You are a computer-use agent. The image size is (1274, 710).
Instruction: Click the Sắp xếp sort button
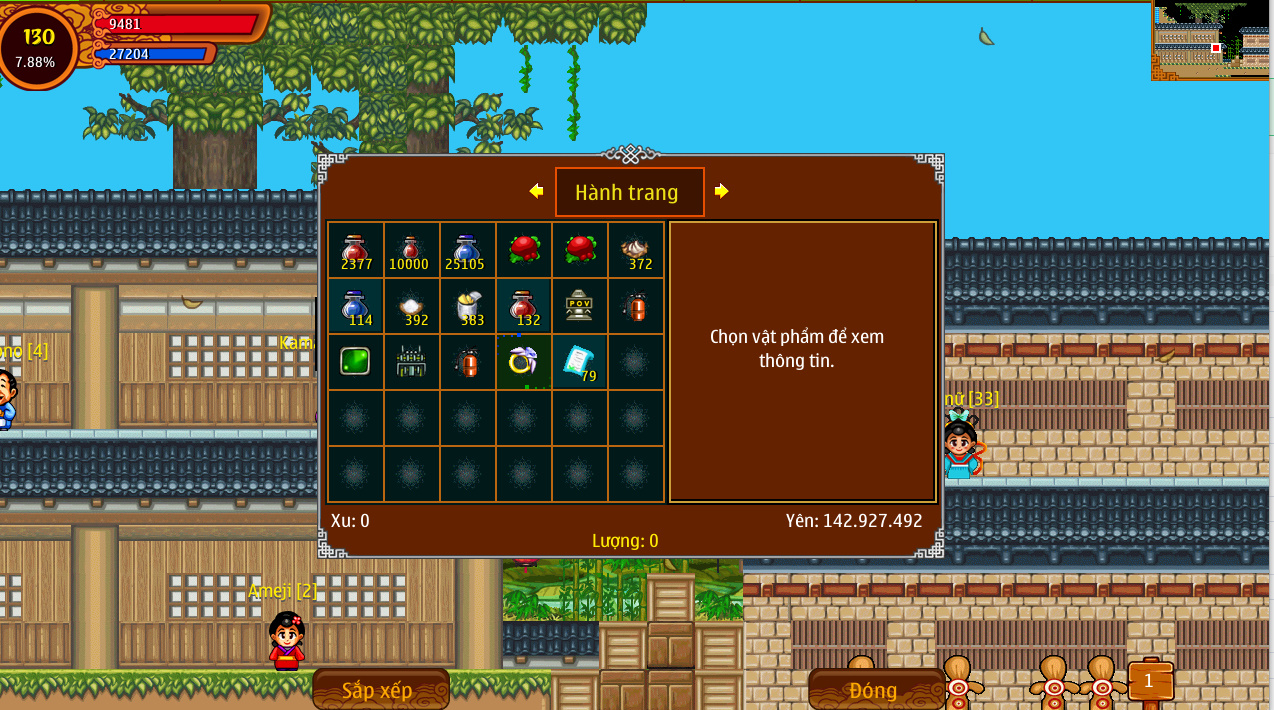(x=380, y=690)
